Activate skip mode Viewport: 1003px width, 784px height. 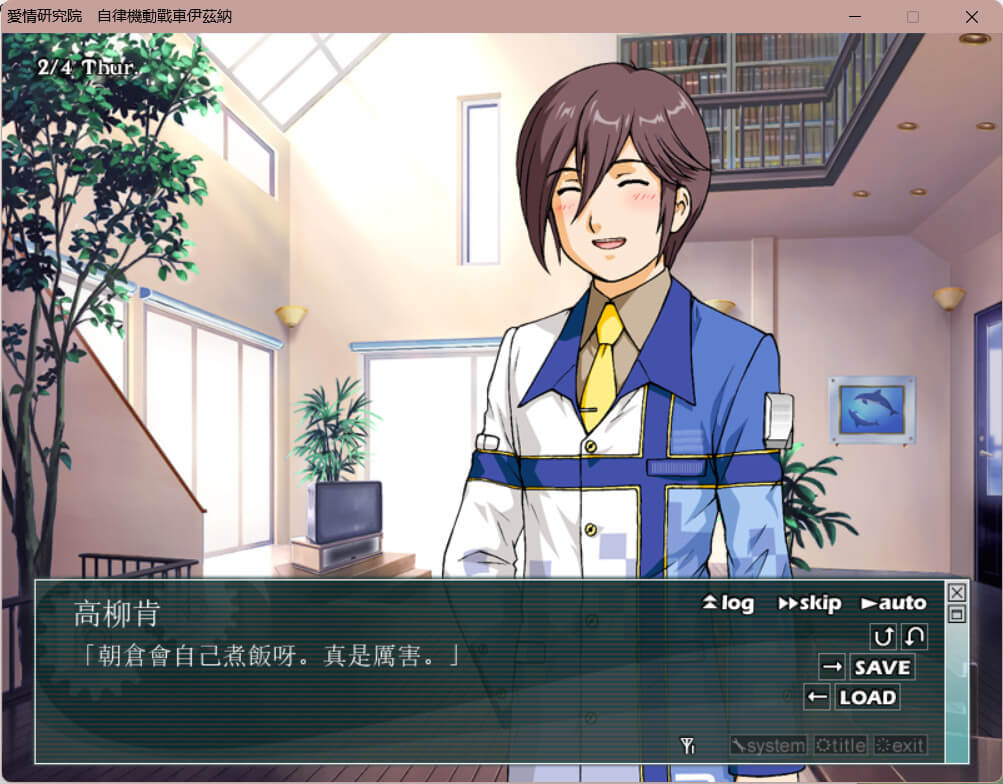point(809,603)
